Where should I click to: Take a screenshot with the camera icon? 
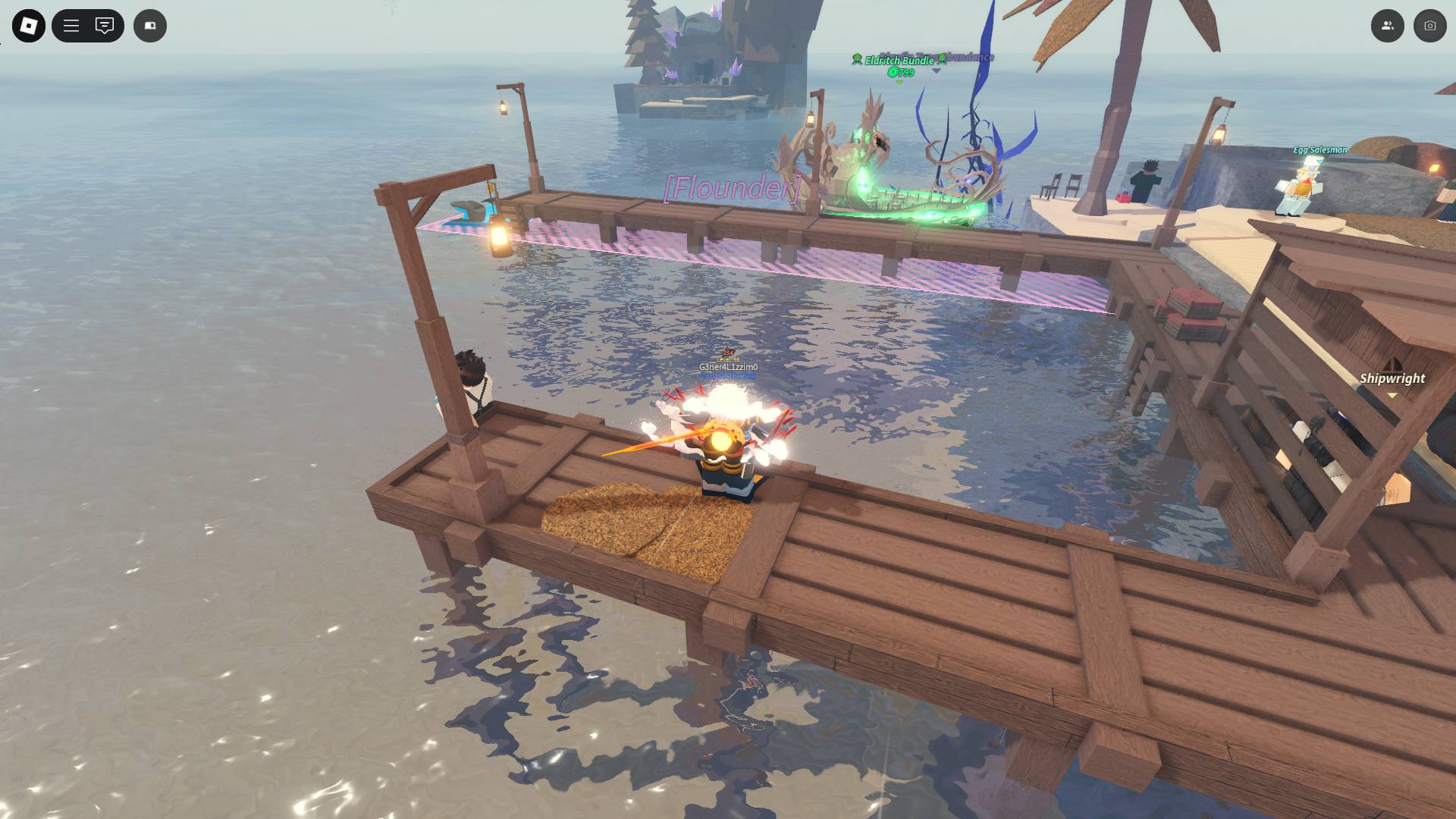[x=1428, y=25]
